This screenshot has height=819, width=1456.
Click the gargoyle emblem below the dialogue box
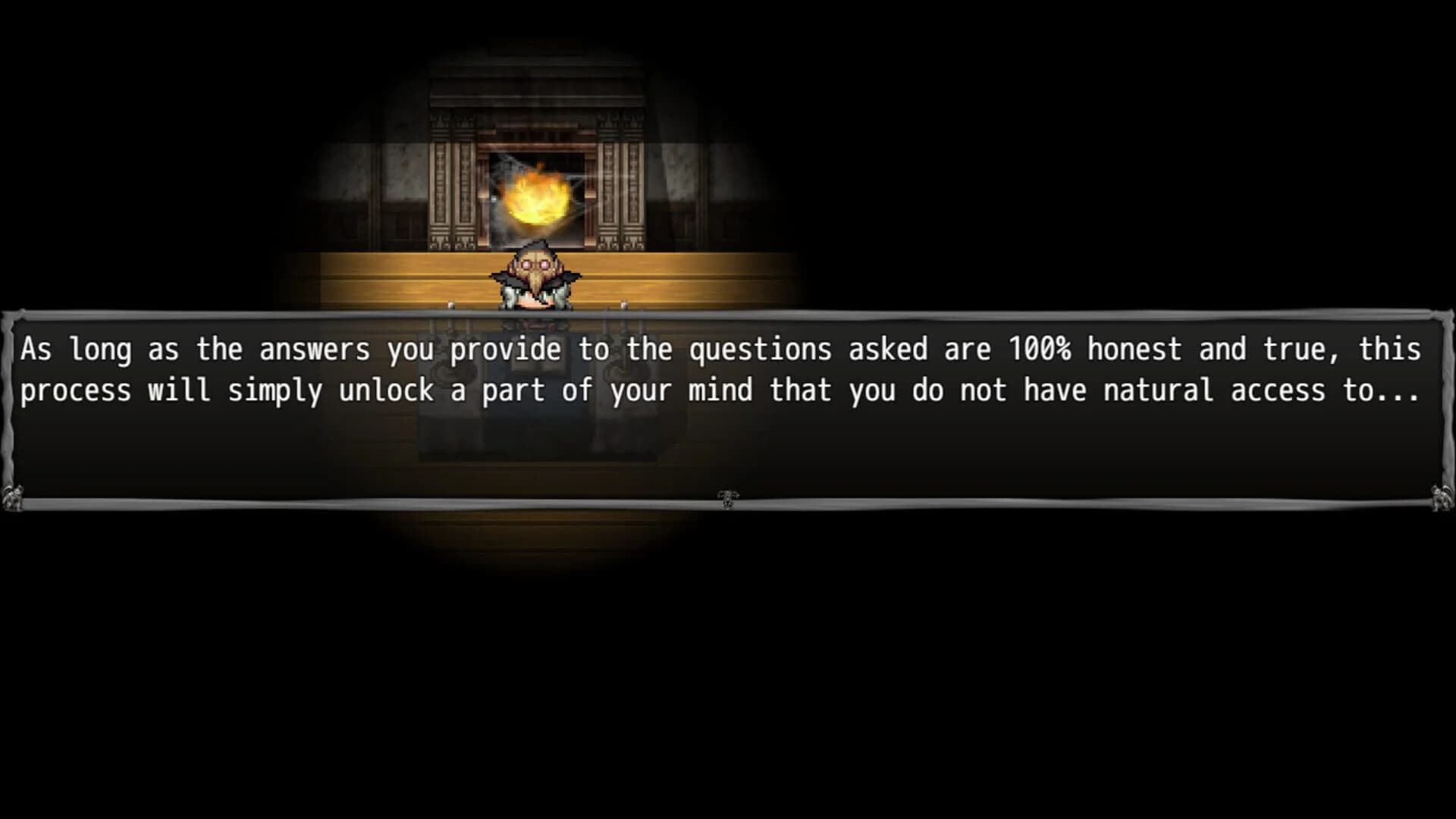point(726,495)
